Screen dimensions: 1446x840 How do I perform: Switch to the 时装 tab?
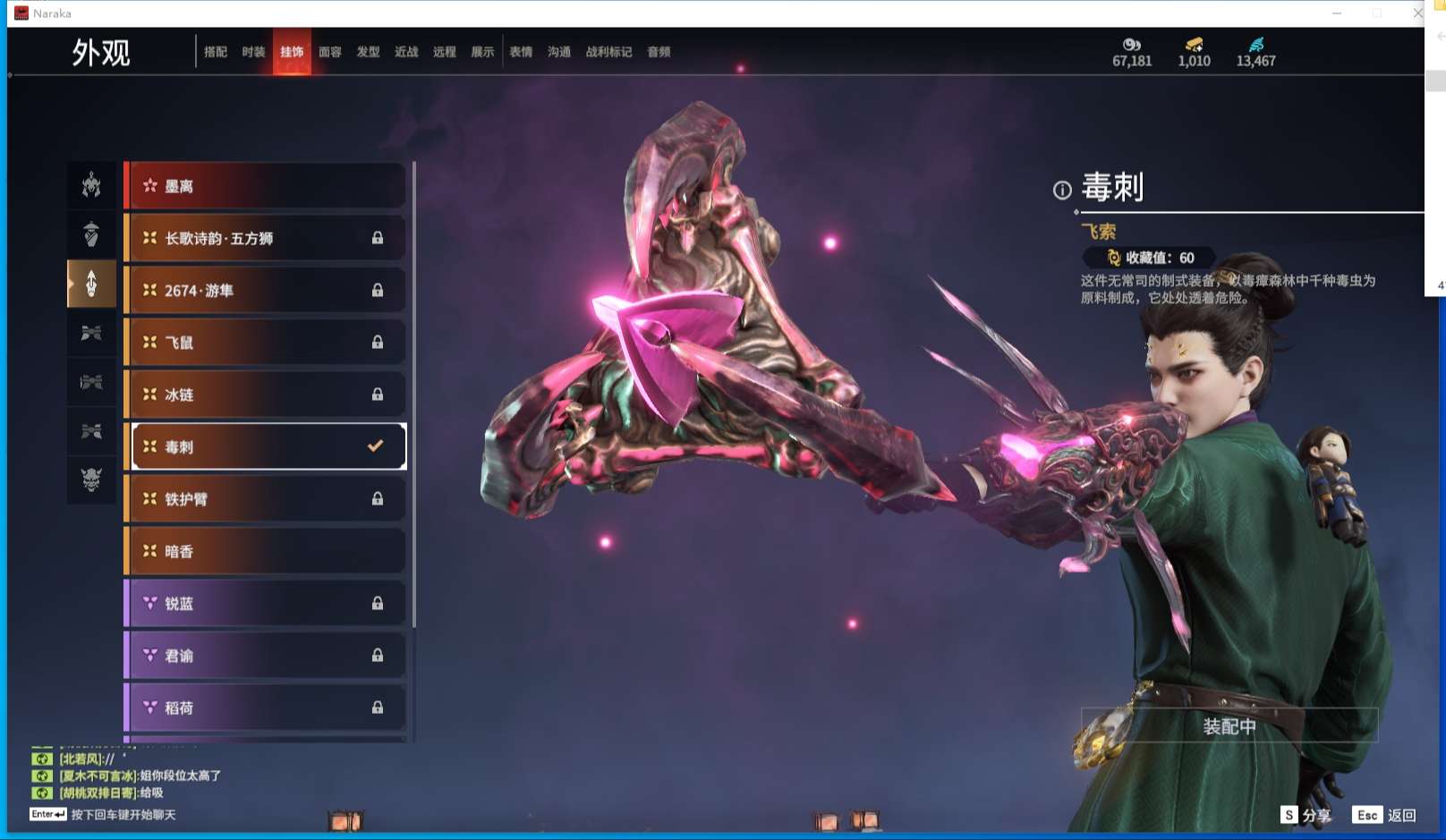(253, 52)
